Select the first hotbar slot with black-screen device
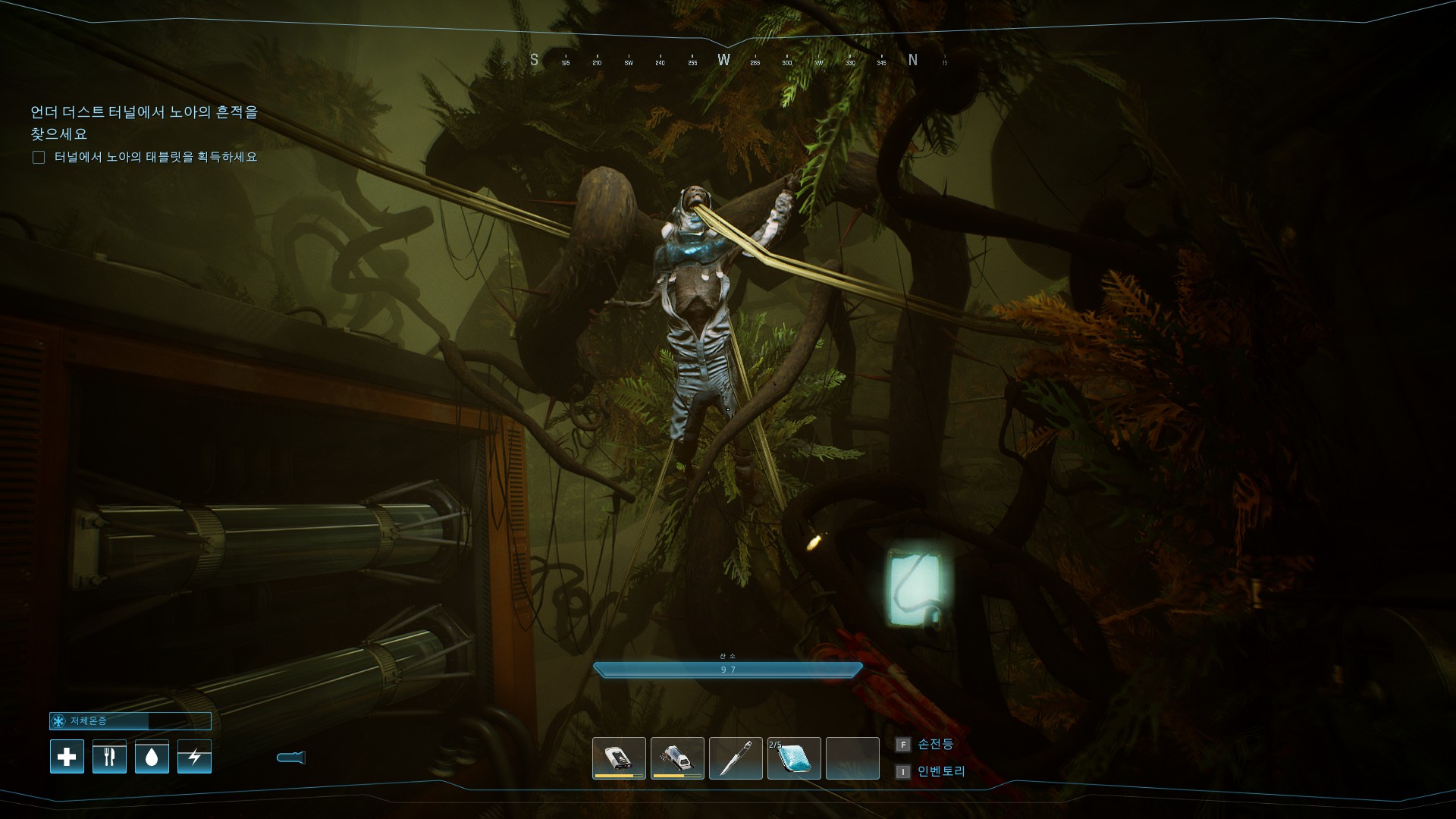 point(619,758)
